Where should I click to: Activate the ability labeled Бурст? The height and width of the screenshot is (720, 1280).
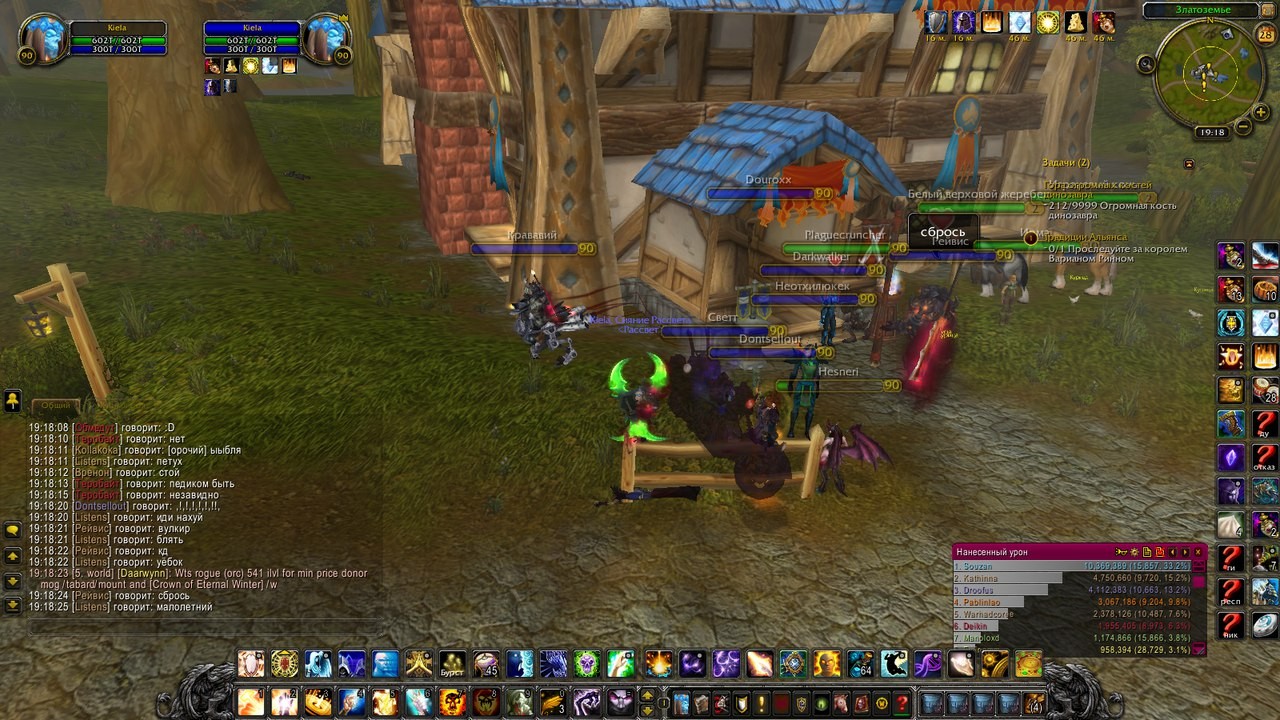[x=453, y=663]
